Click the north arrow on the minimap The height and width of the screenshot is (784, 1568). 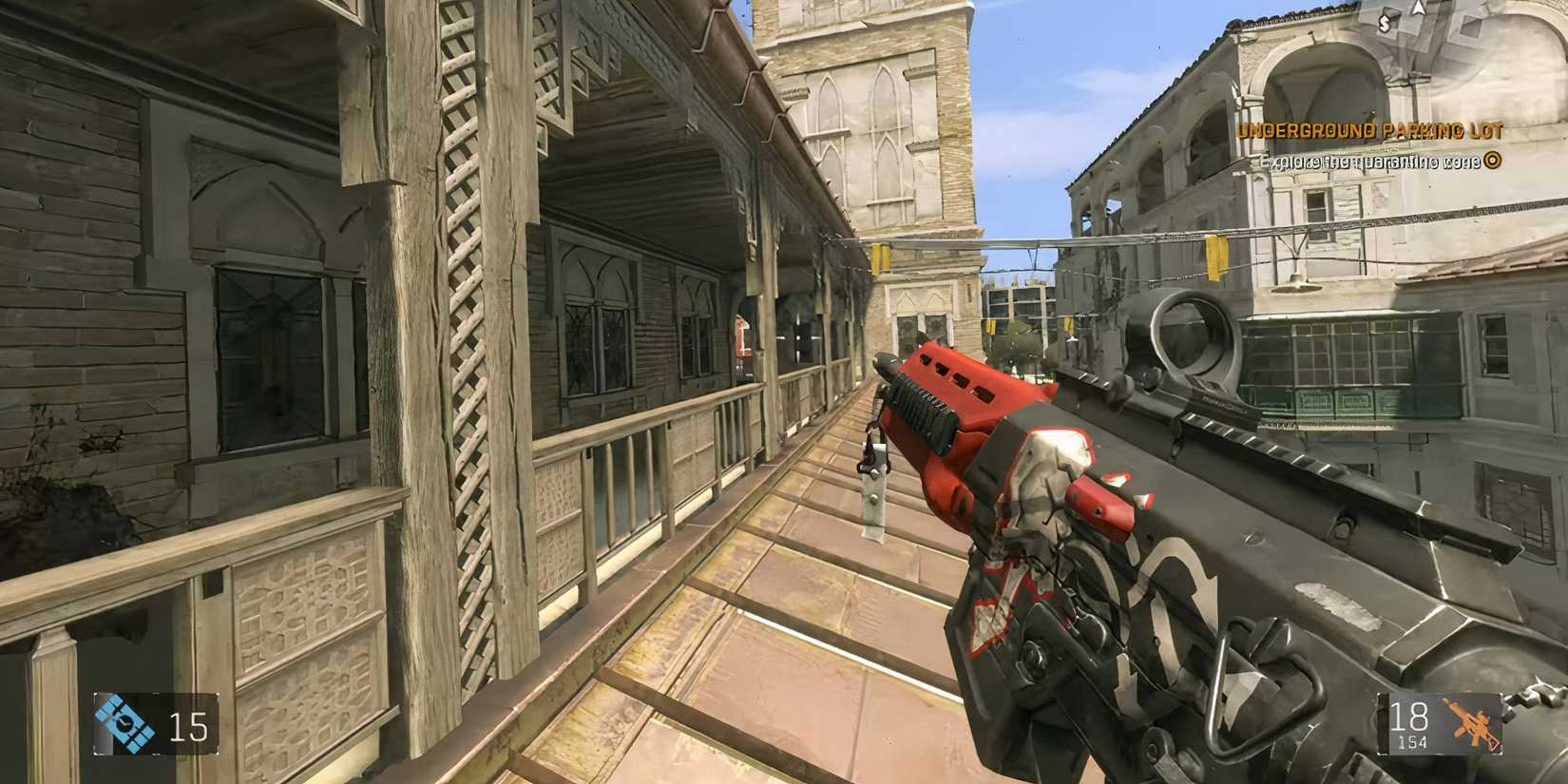1418,10
